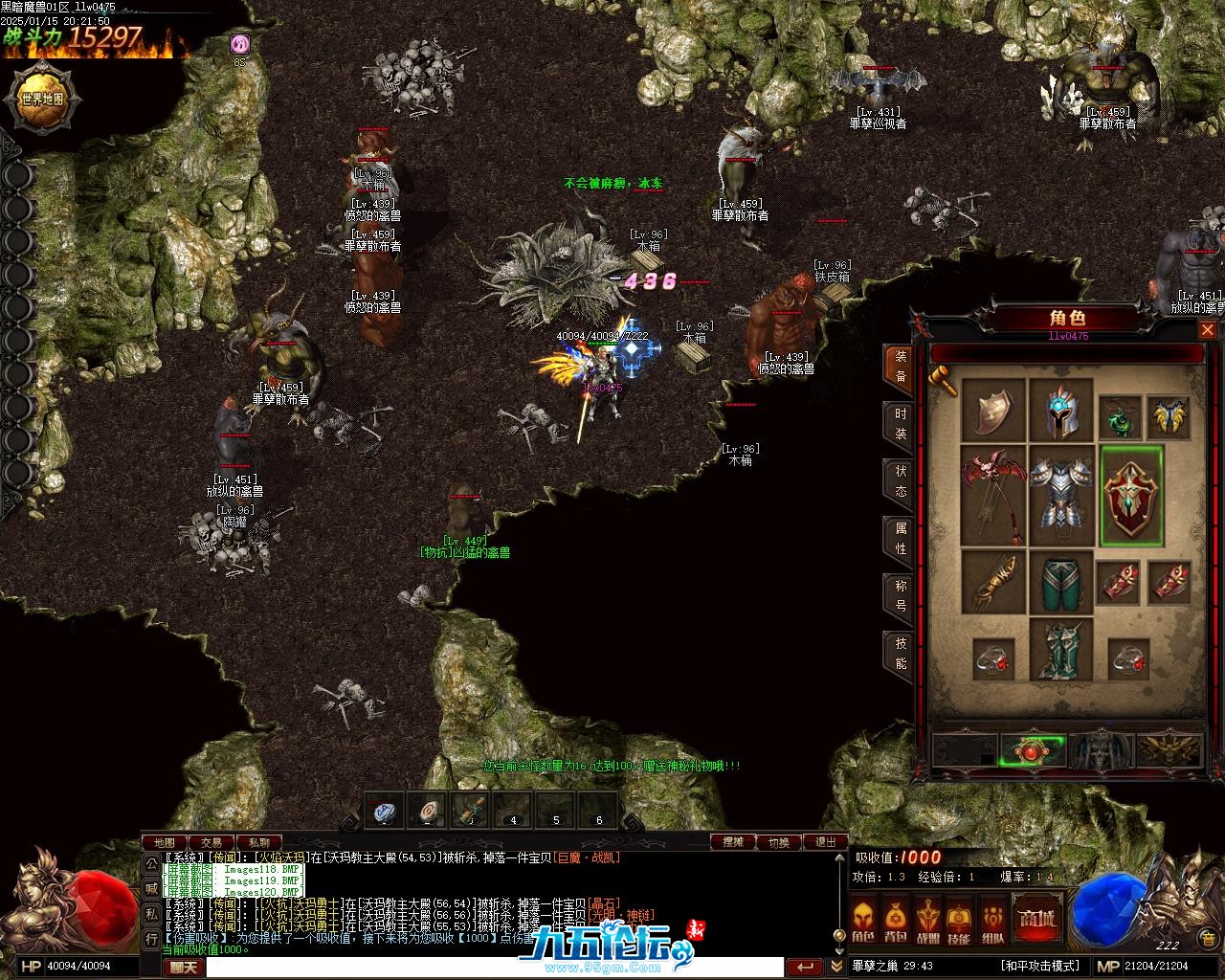The width and height of the screenshot is (1225, 980).
Task: Select the silver chest armor slot
Action: point(1060,494)
